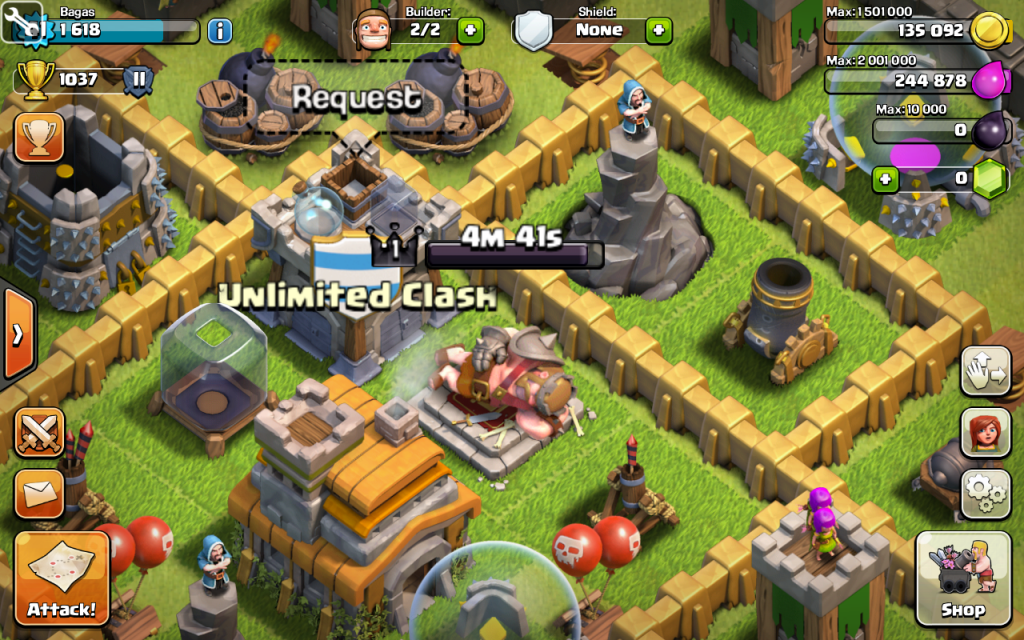The height and width of the screenshot is (640, 1024).
Task: Toggle the layout edit hand button
Action: pos(985,371)
